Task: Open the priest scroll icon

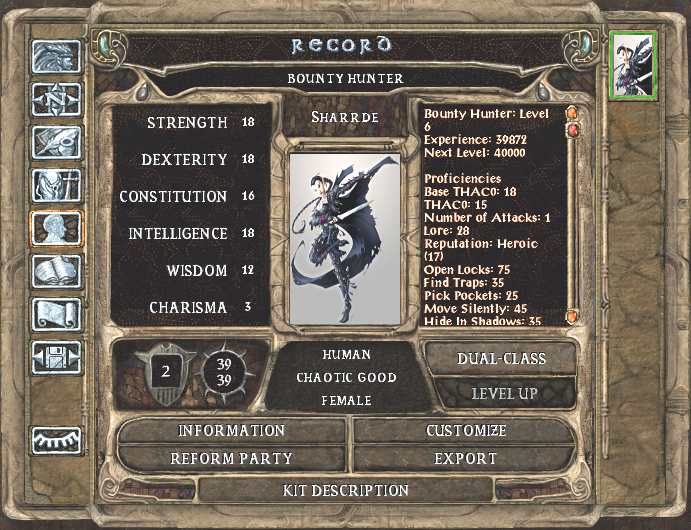Action: click(x=56, y=315)
